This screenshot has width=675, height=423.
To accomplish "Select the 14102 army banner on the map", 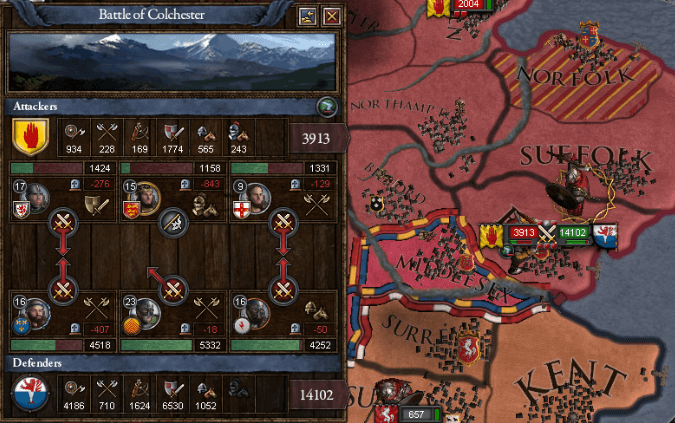I will click(x=573, y=233).
